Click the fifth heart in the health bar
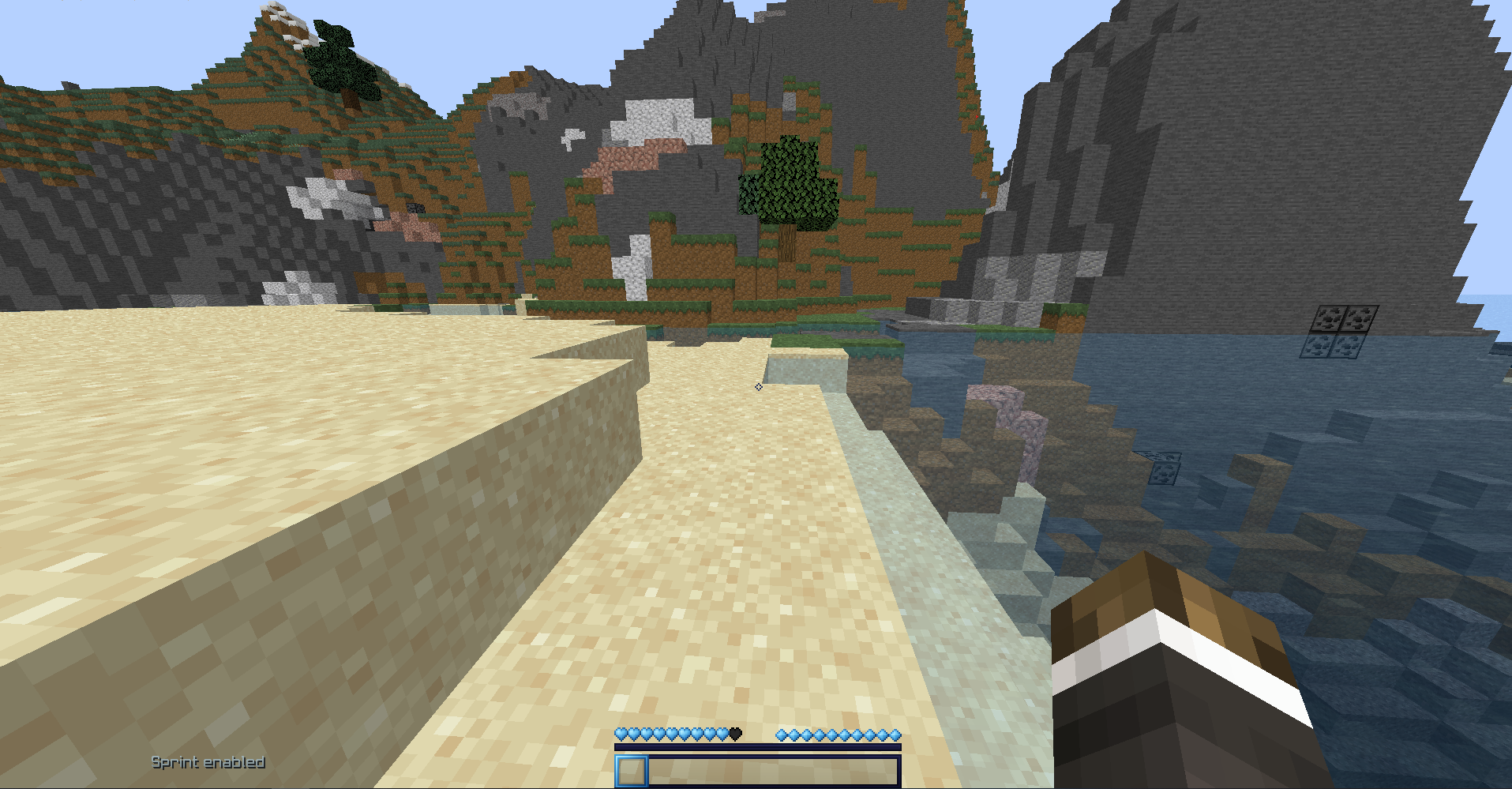This screenshot has height=789, width=1512. coord(671,733)
